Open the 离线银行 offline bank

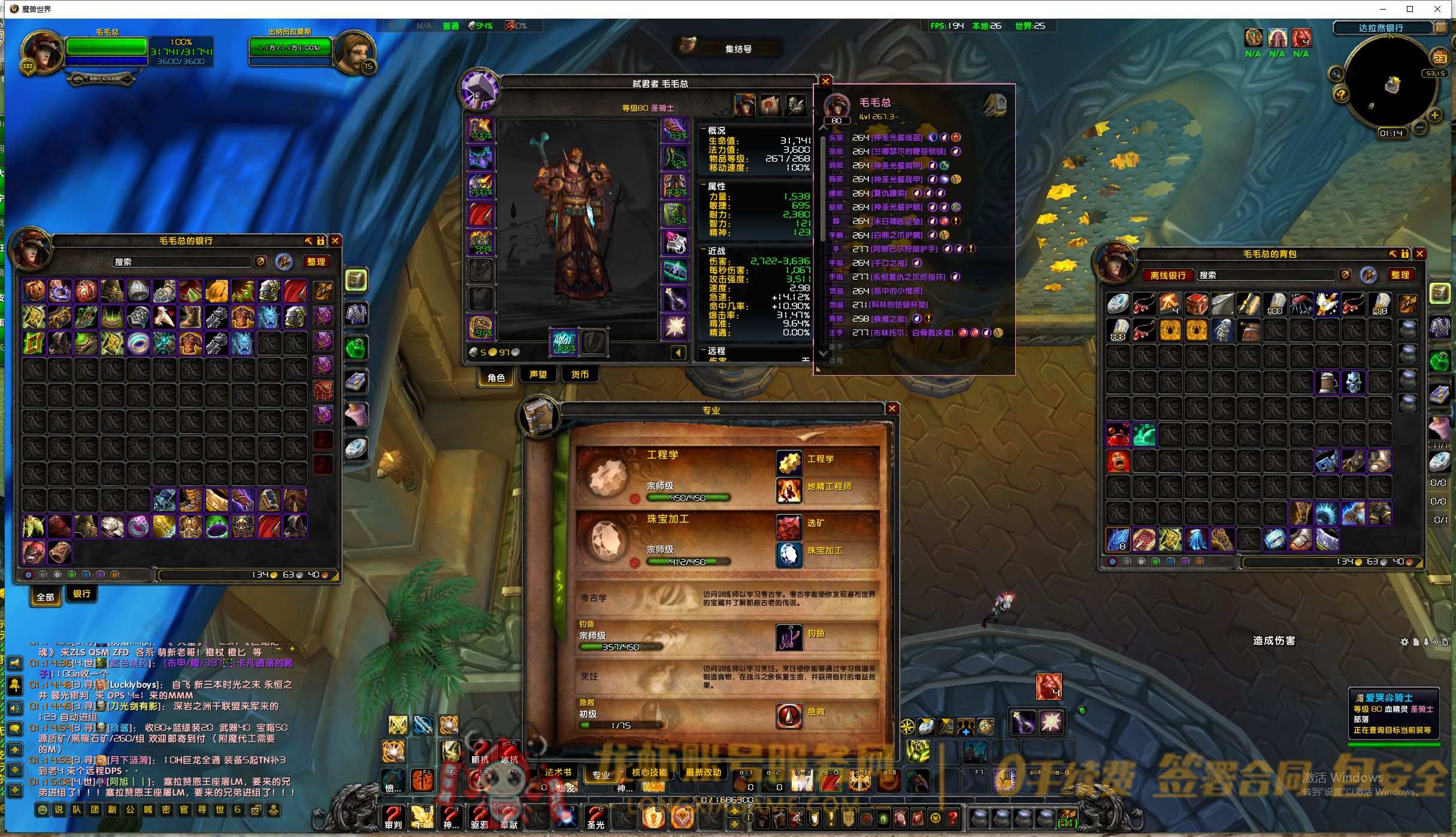[1167, 275]
